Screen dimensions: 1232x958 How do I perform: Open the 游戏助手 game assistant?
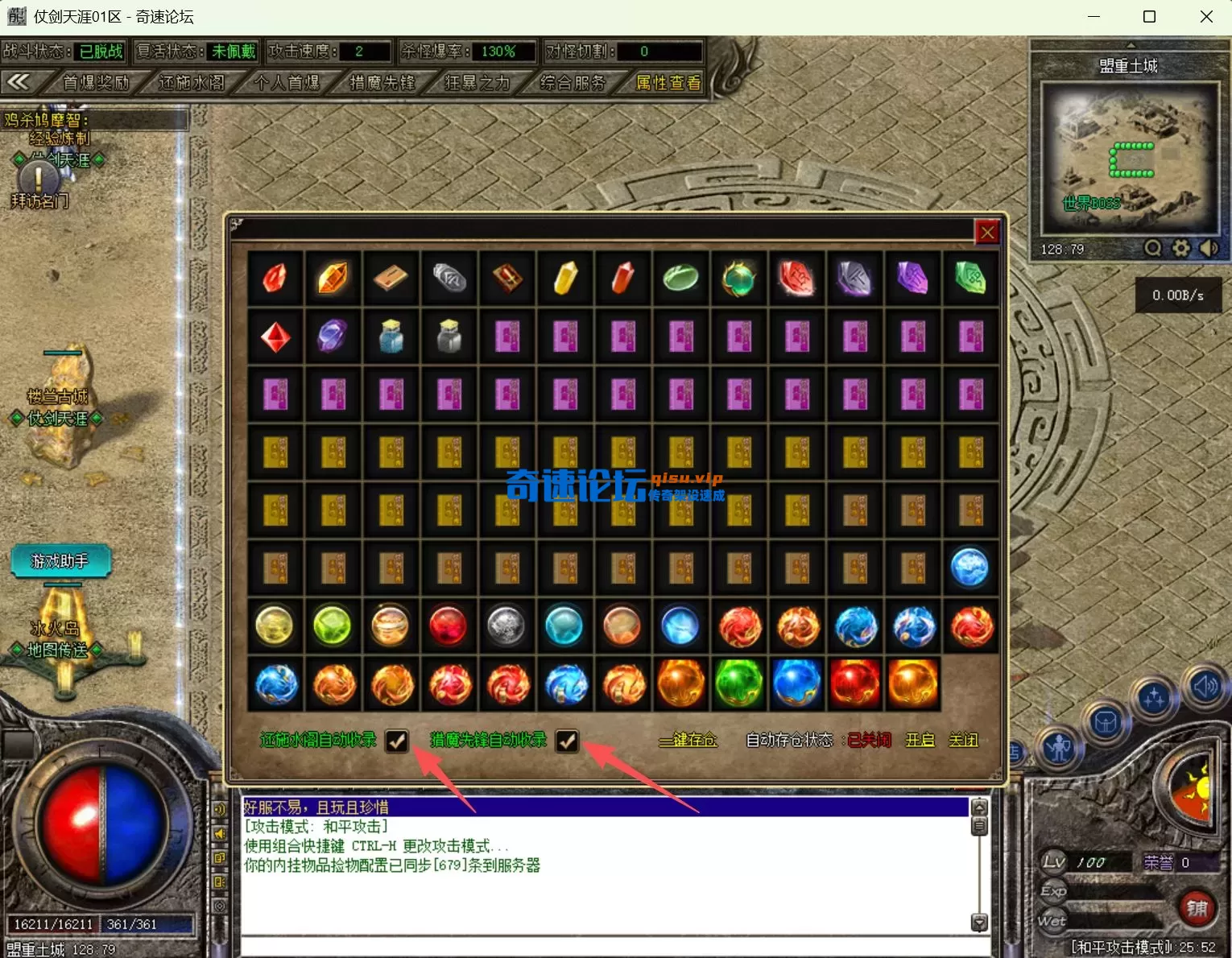pyautogui.click(x=60, y=561)
